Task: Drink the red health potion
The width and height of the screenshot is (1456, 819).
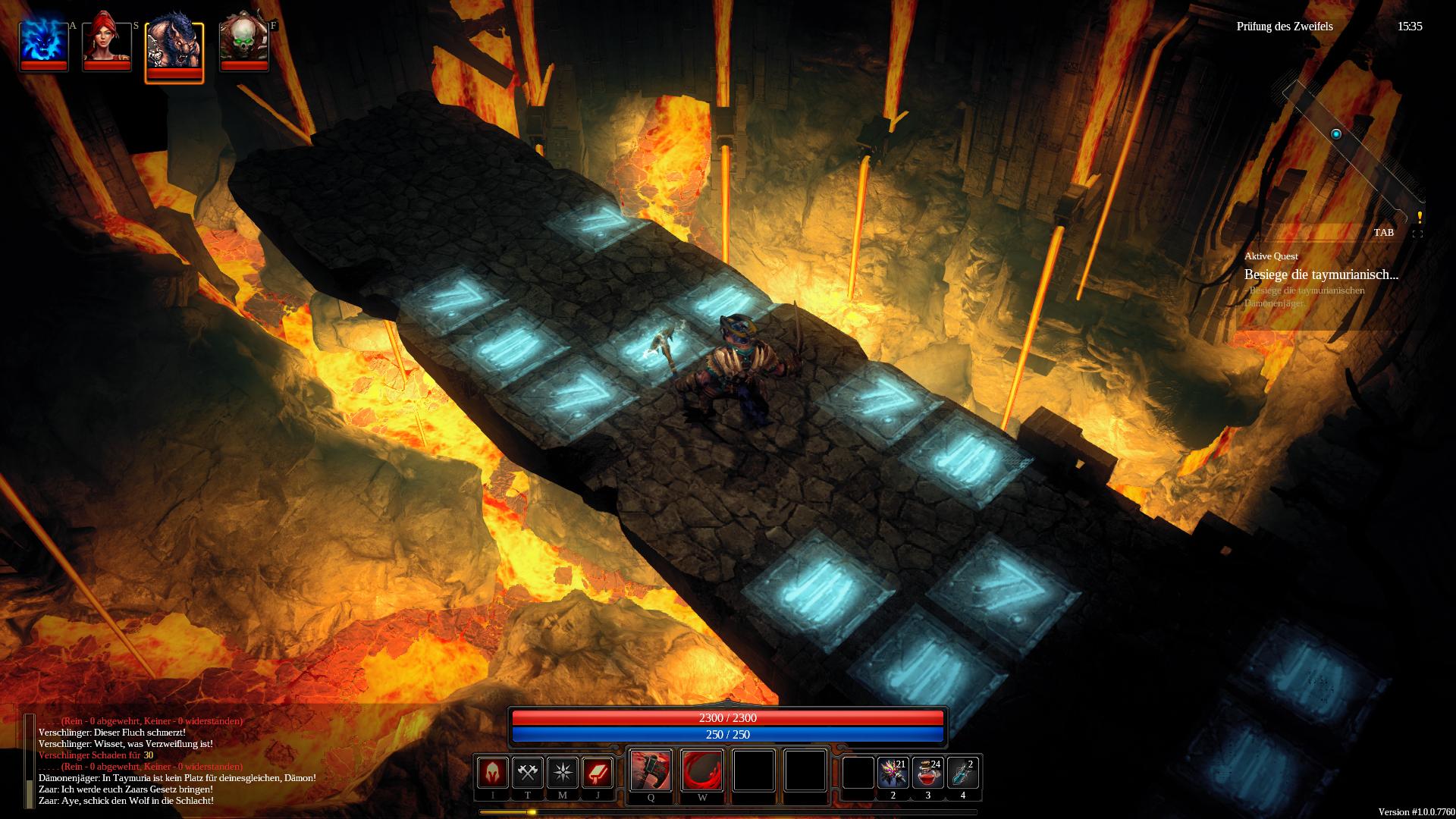Action: tap(927, 773)
